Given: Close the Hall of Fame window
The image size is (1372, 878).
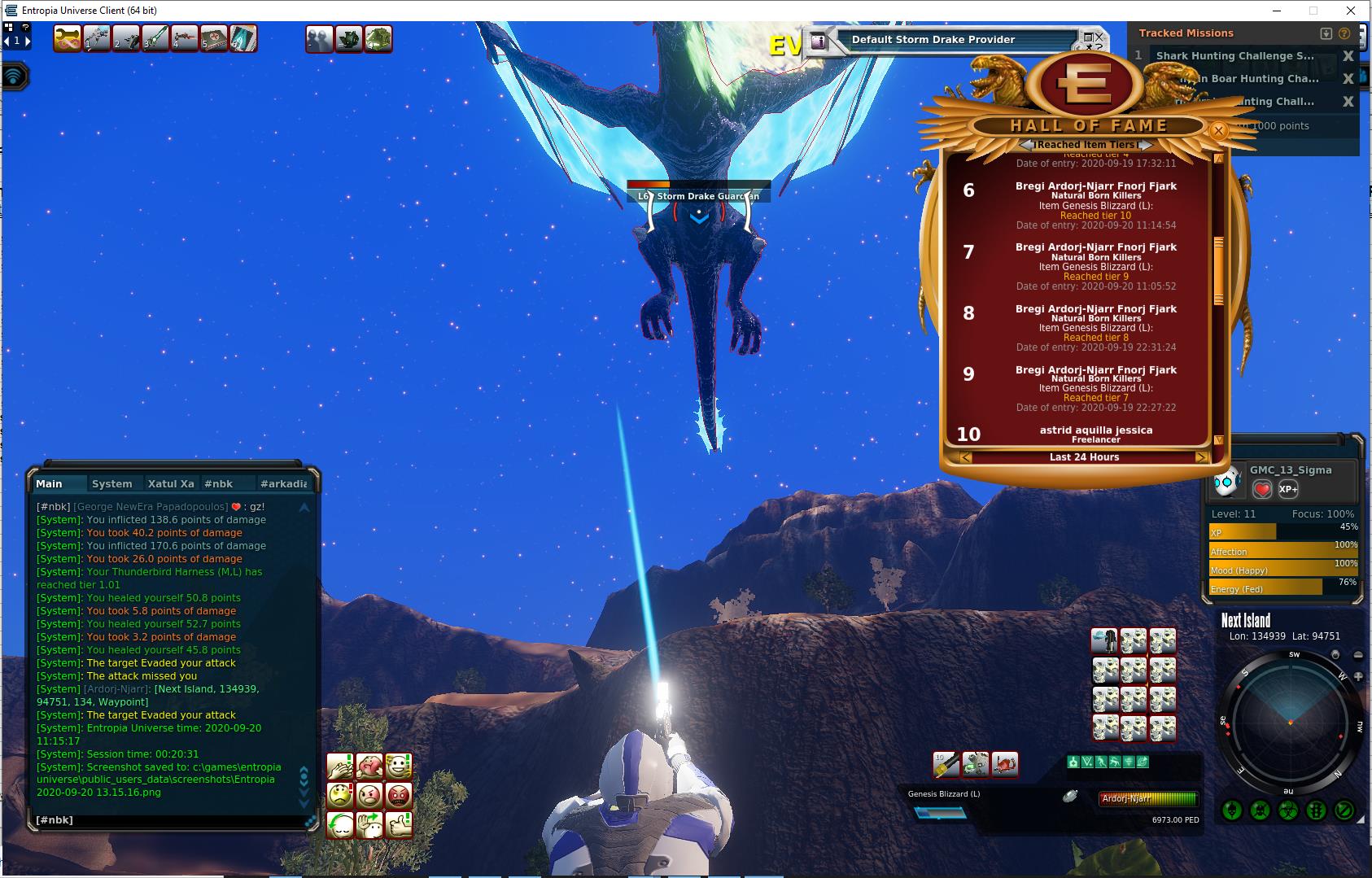Looking at the screenshot, I should 1218,130.
